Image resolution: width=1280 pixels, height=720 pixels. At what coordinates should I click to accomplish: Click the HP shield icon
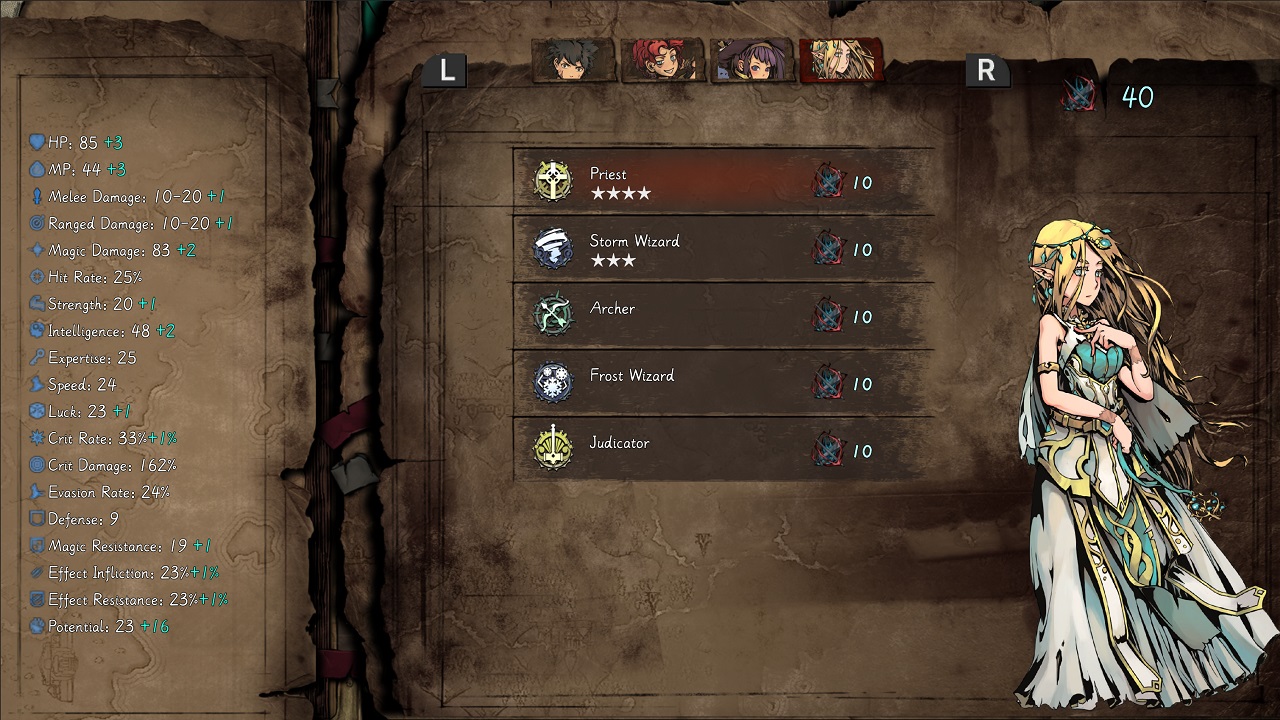click(38, 142)
